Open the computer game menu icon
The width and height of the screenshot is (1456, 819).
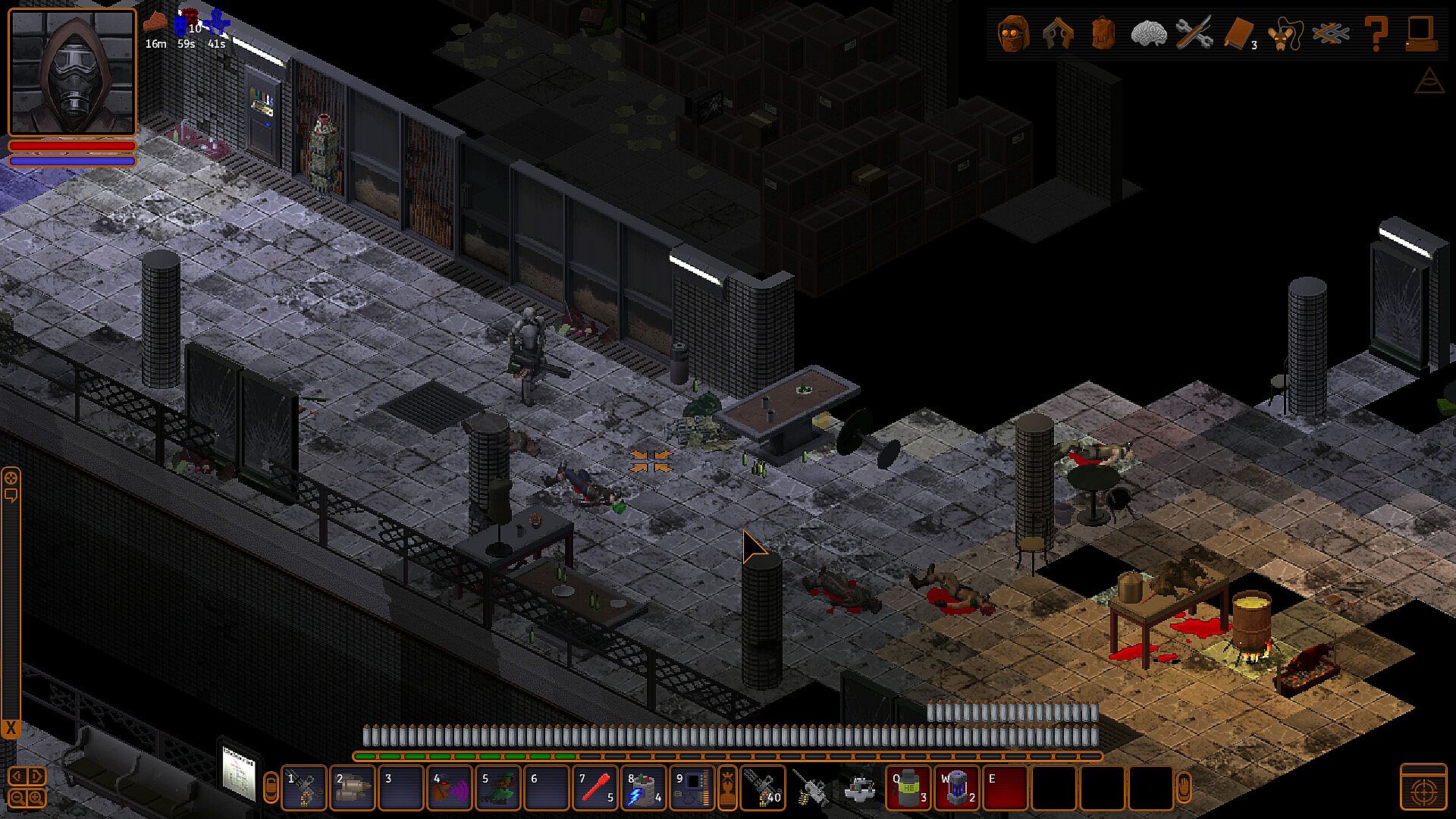pos(1420,33)
